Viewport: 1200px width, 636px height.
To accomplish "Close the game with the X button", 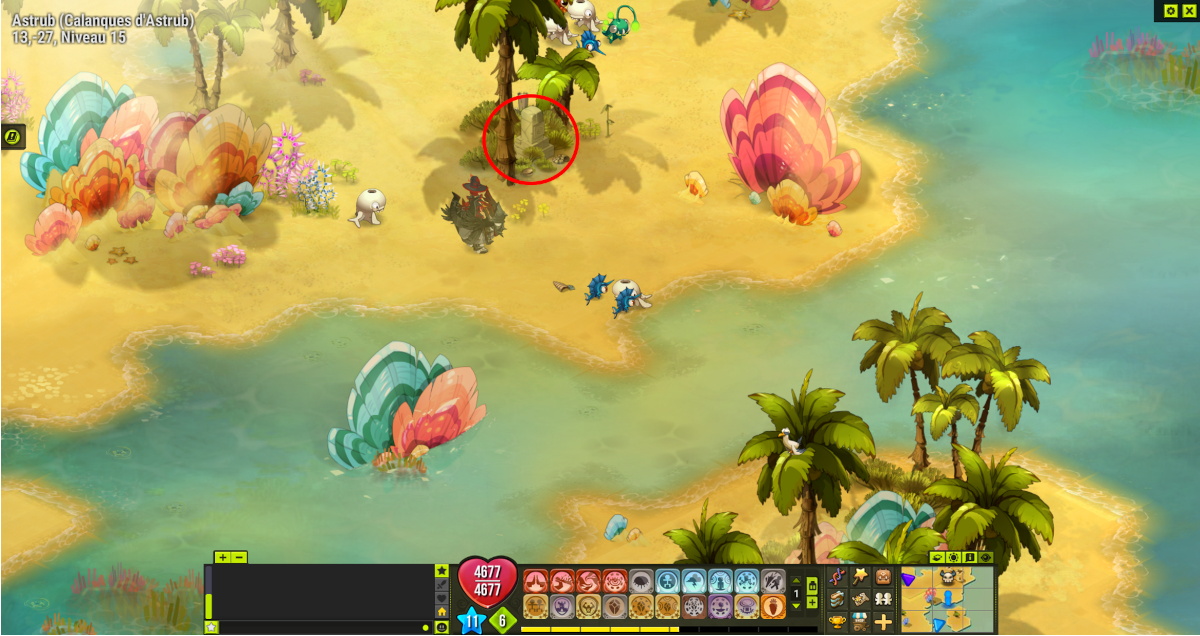I will click(x=1188, y=10).
